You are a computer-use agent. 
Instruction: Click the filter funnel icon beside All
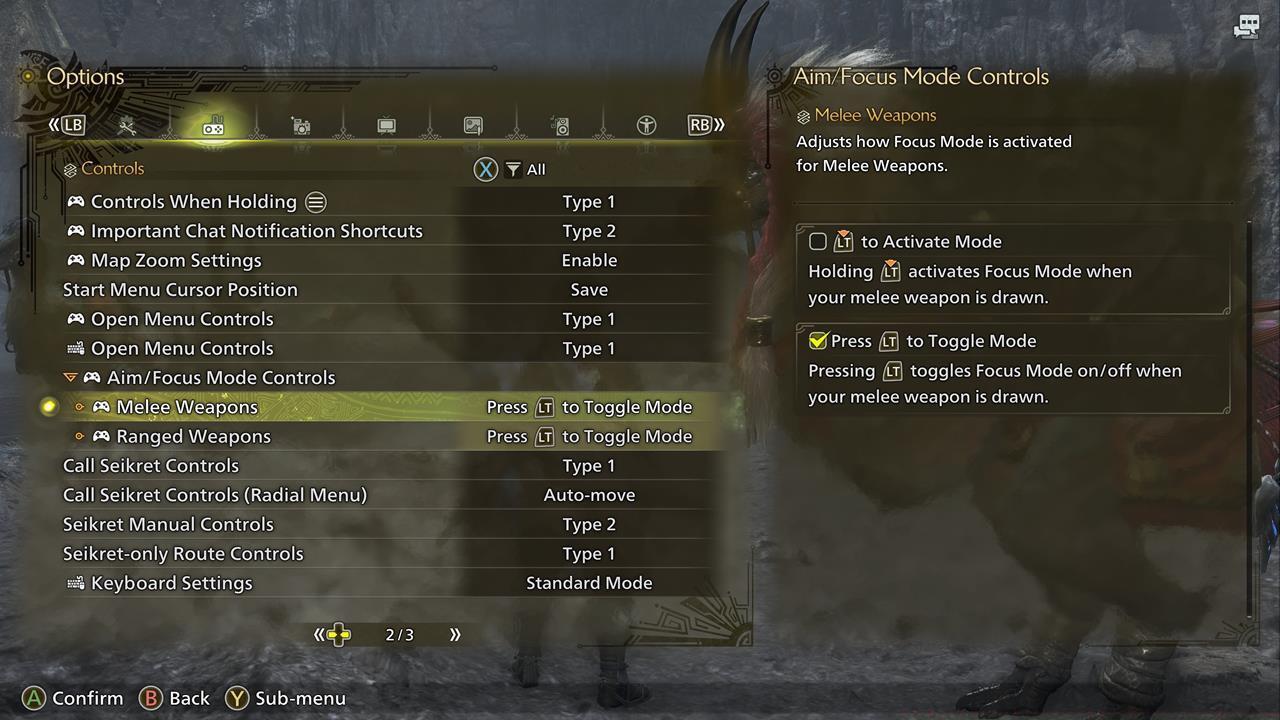click(512, 169)
